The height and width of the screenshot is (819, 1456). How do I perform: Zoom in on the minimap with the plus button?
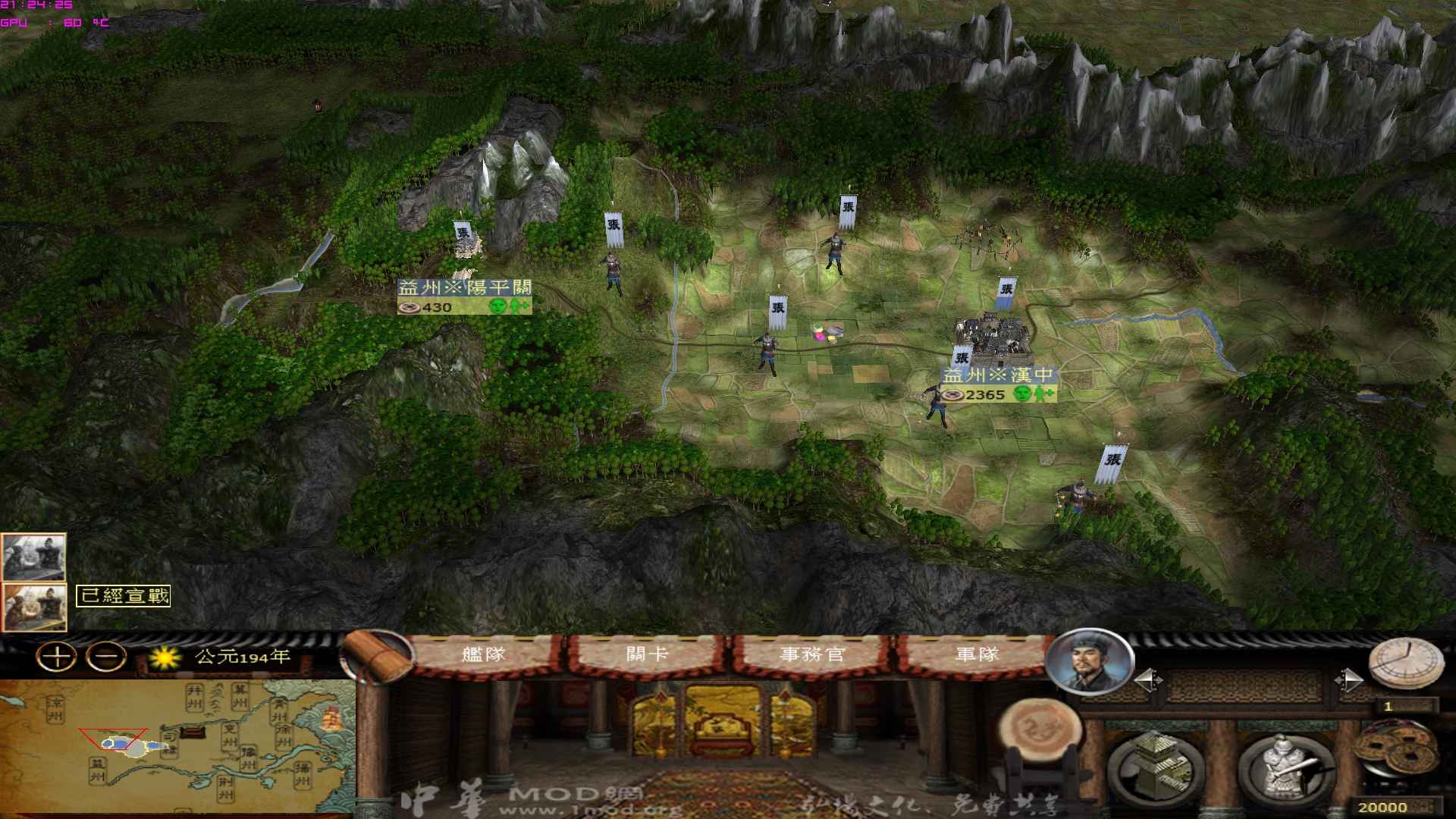[57, 655]
